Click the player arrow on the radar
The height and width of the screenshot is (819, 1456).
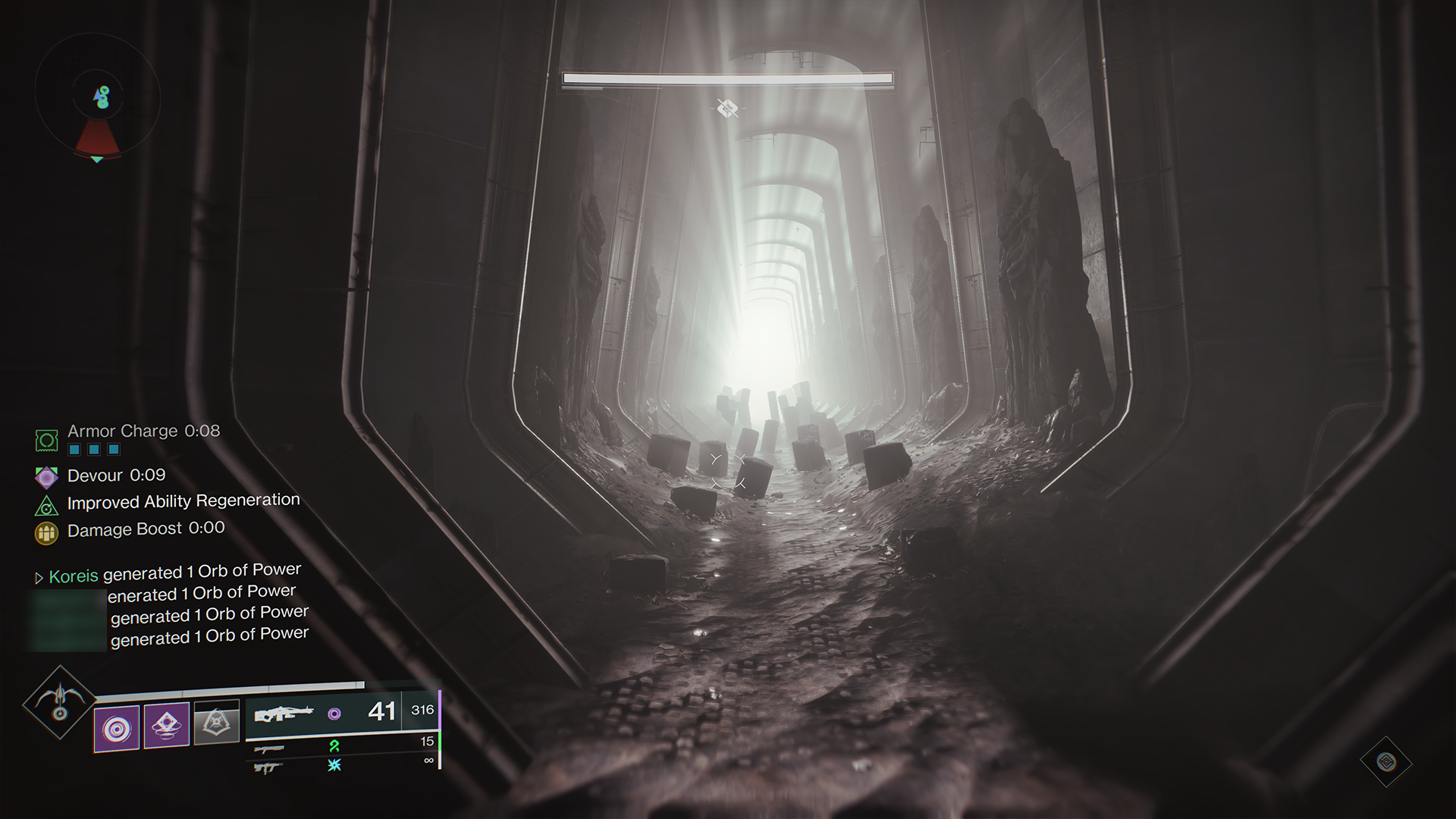99,96
